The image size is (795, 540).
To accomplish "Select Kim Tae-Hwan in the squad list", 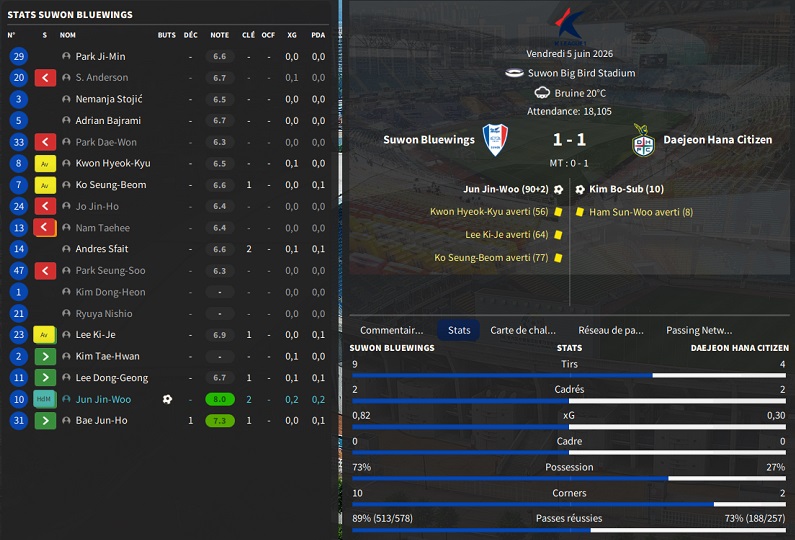I will [107, 356].
